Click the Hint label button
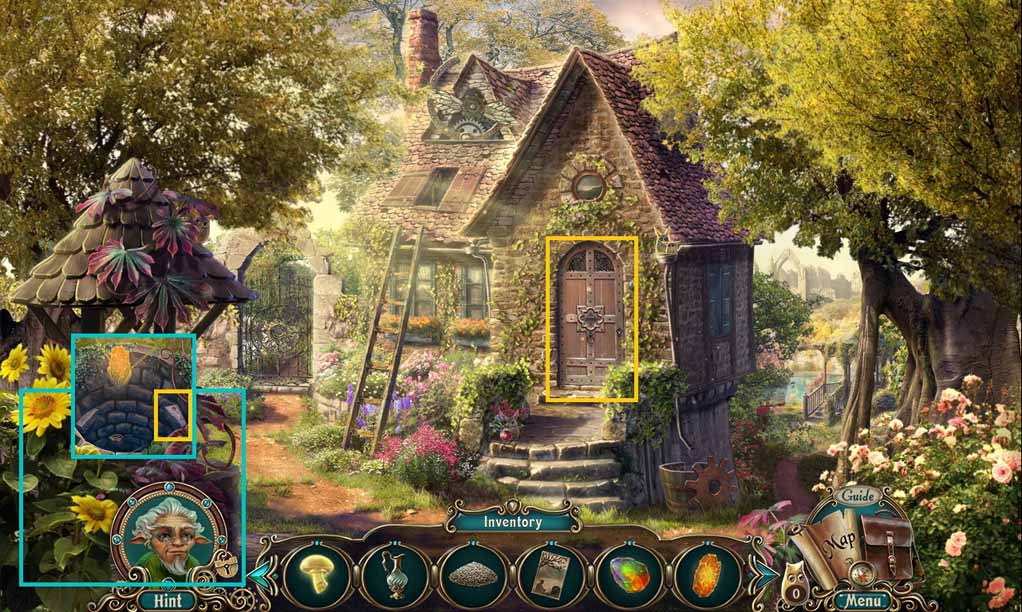This screenshot has height=612, width=1022. (x=166, y=600)
